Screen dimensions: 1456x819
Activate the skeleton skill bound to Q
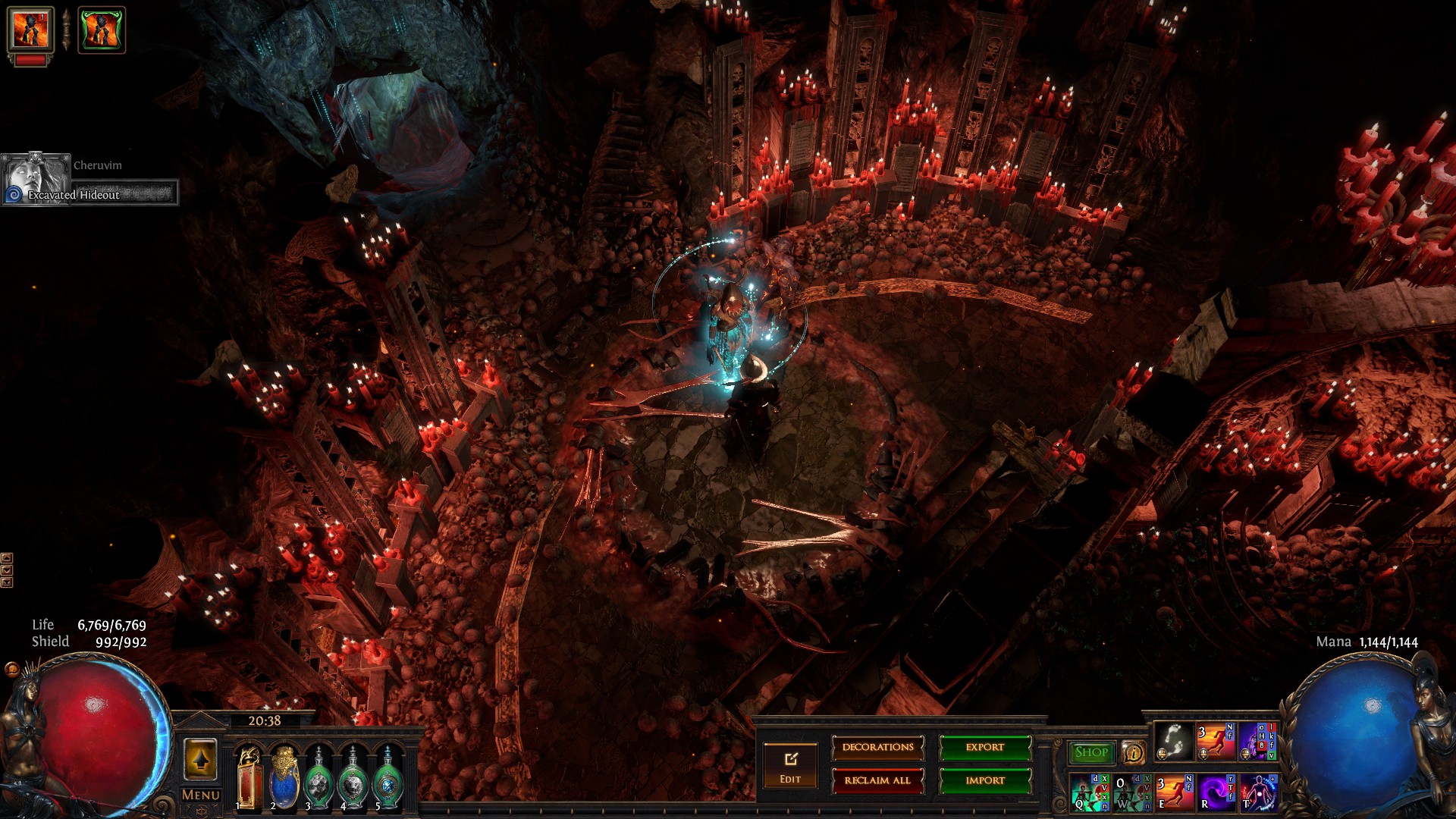tap(1090, 792)
